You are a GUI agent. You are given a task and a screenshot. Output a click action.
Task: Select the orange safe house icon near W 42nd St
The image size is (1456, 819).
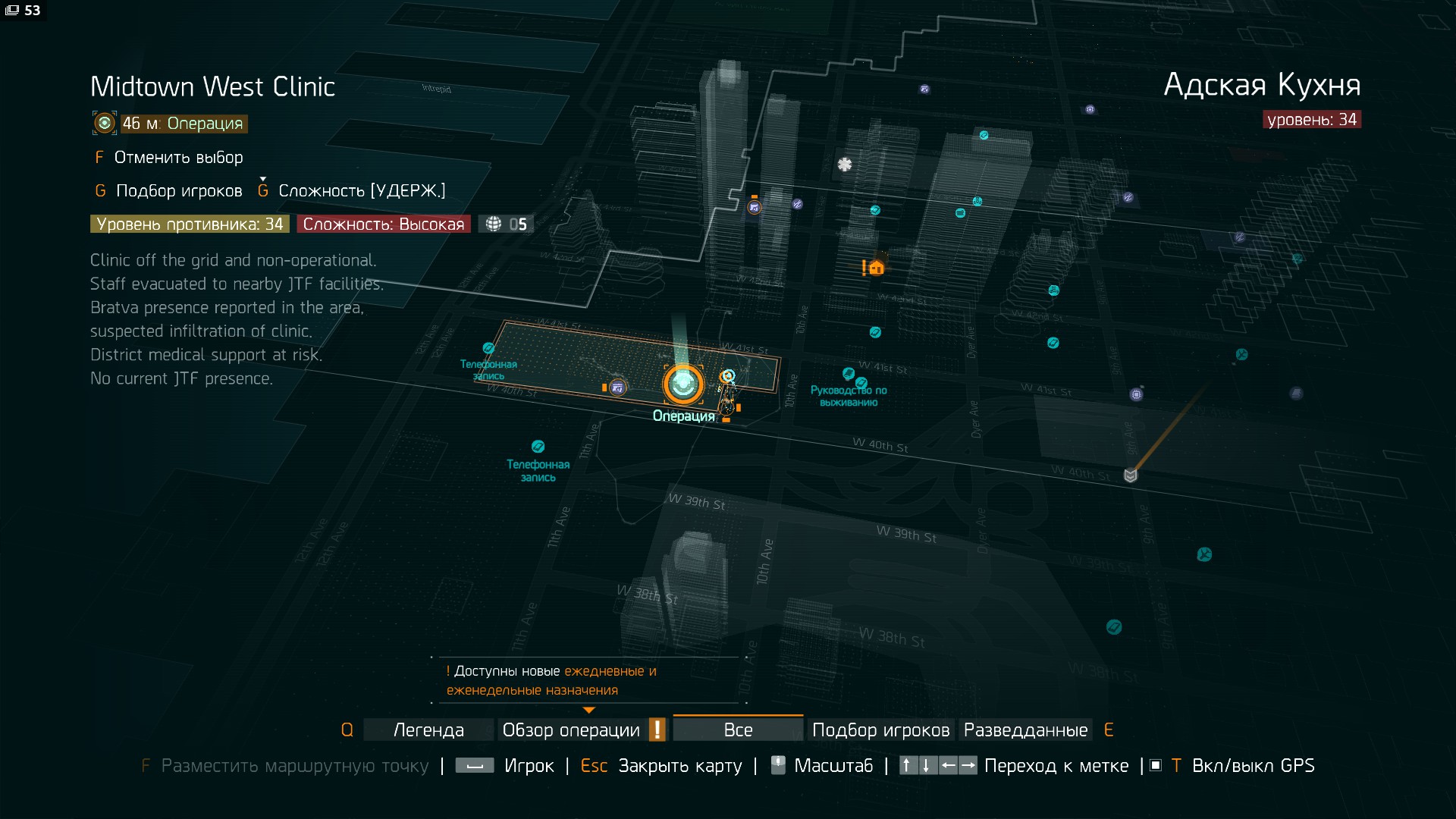pos(875,268)
